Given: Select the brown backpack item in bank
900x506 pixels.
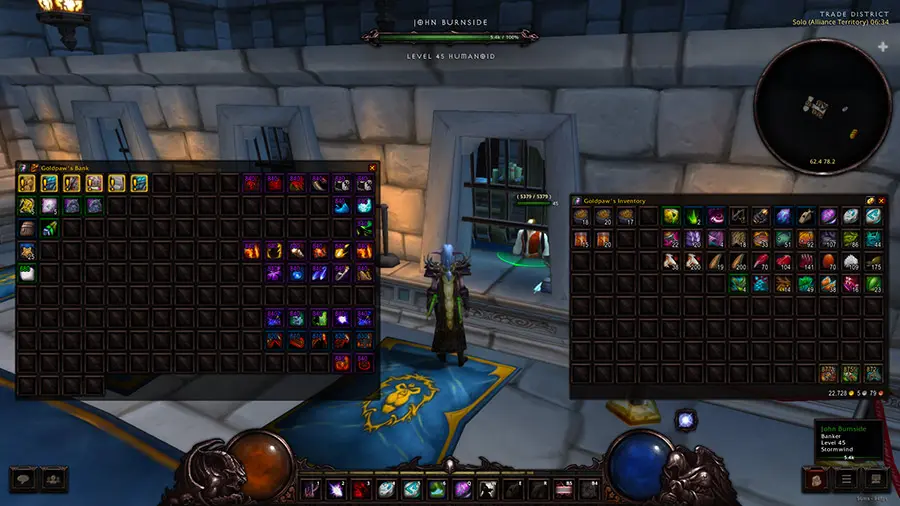Looking at the screenshot, I should tap(26, 228).
